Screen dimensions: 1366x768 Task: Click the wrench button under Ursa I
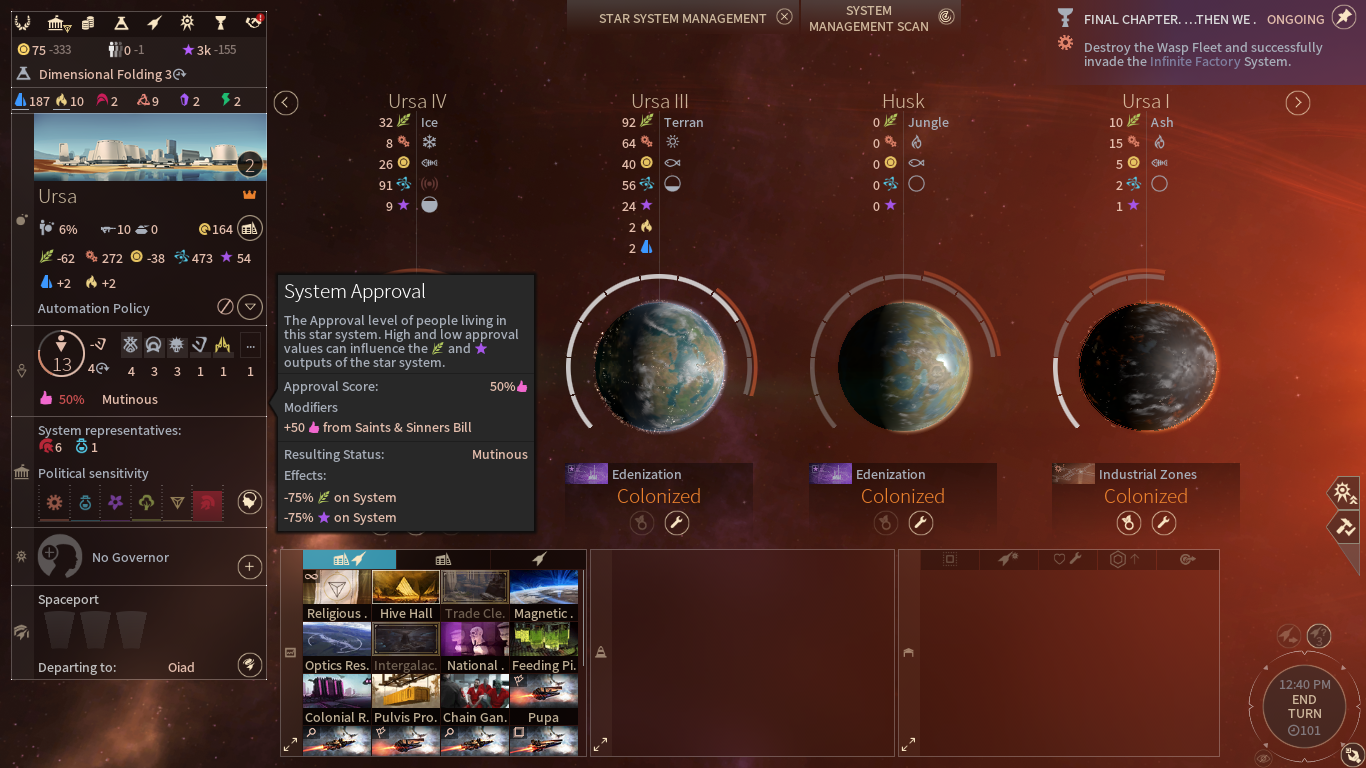click(1163, 523)
